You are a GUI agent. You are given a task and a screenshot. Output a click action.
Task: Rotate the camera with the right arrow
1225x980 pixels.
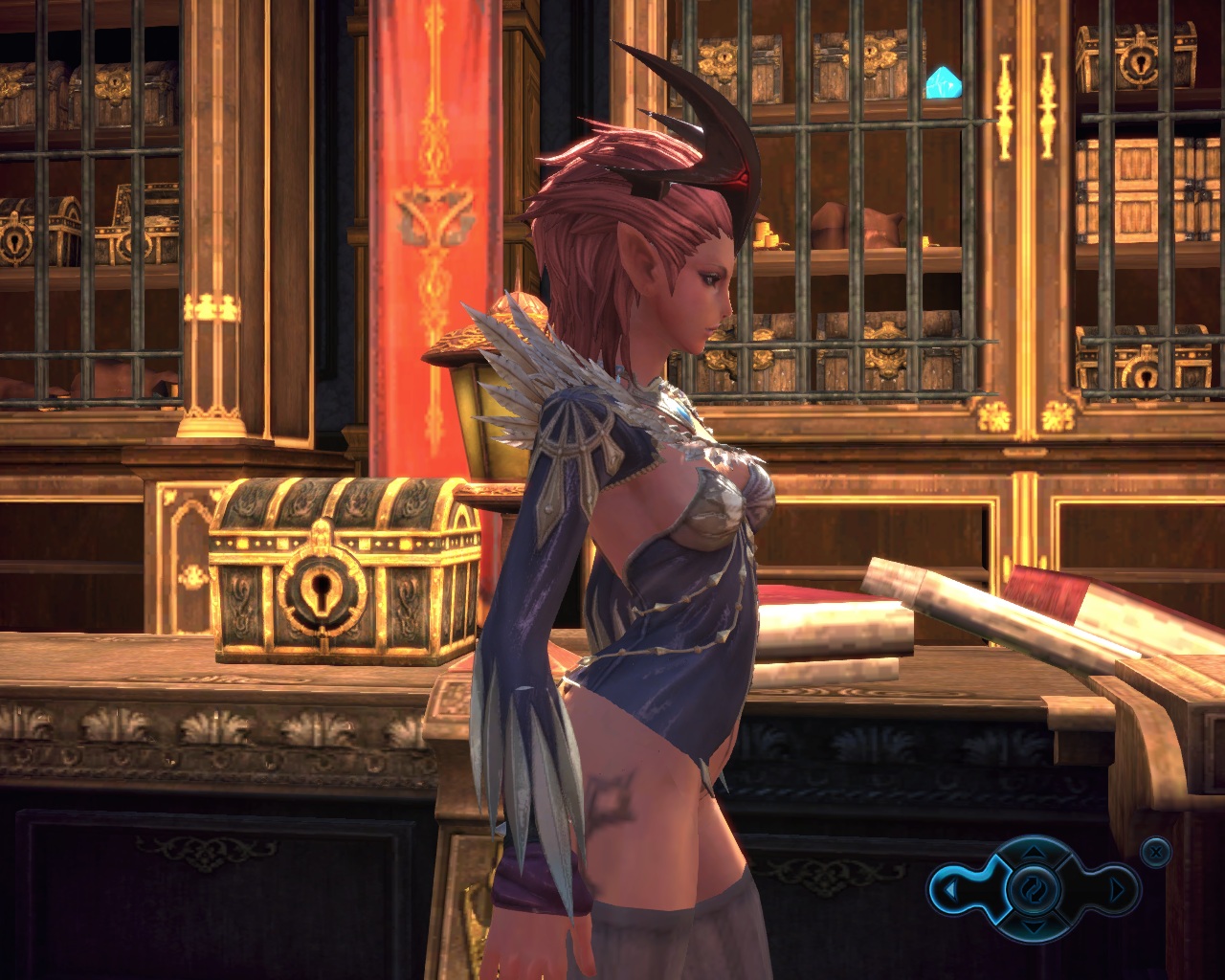[1116, 891]
